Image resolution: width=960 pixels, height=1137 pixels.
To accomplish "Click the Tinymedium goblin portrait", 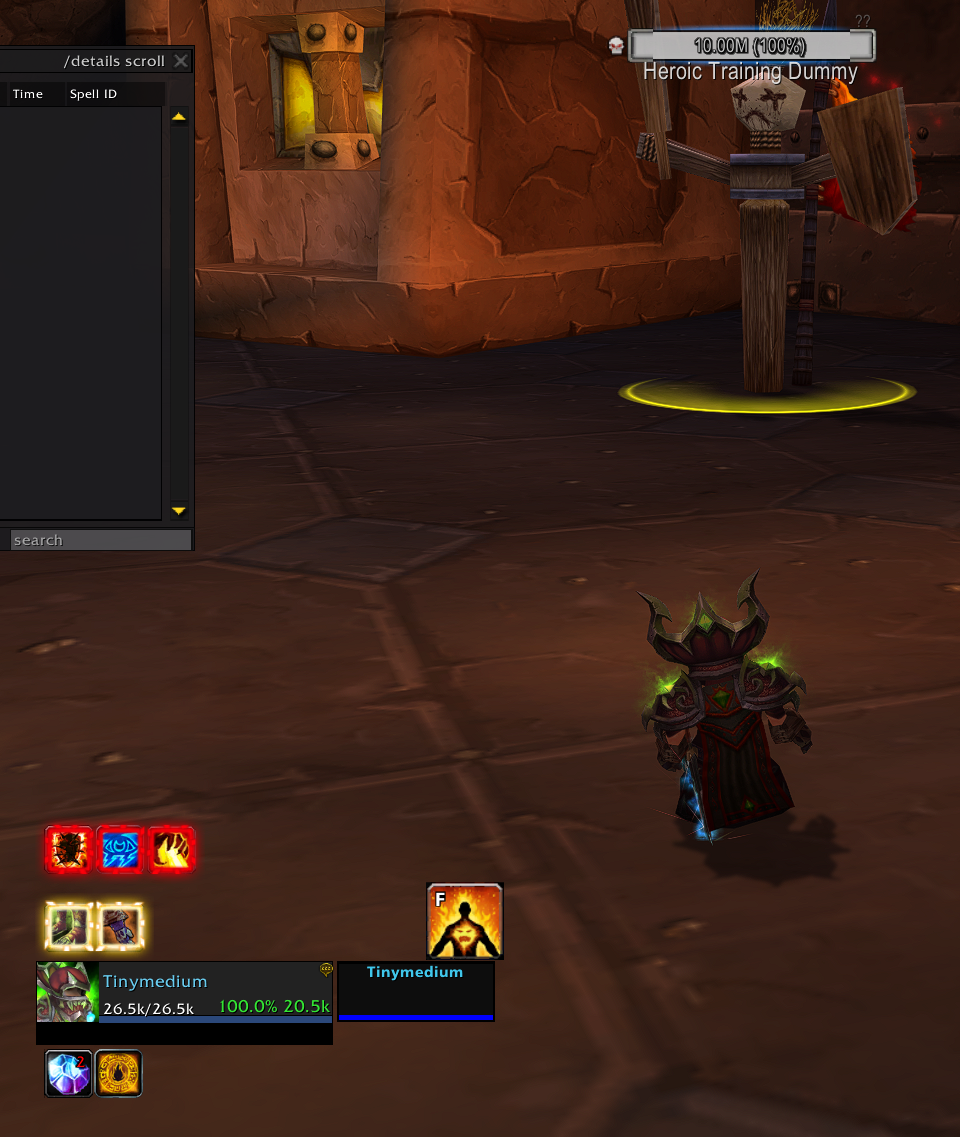I will click(x=68, y=992).
